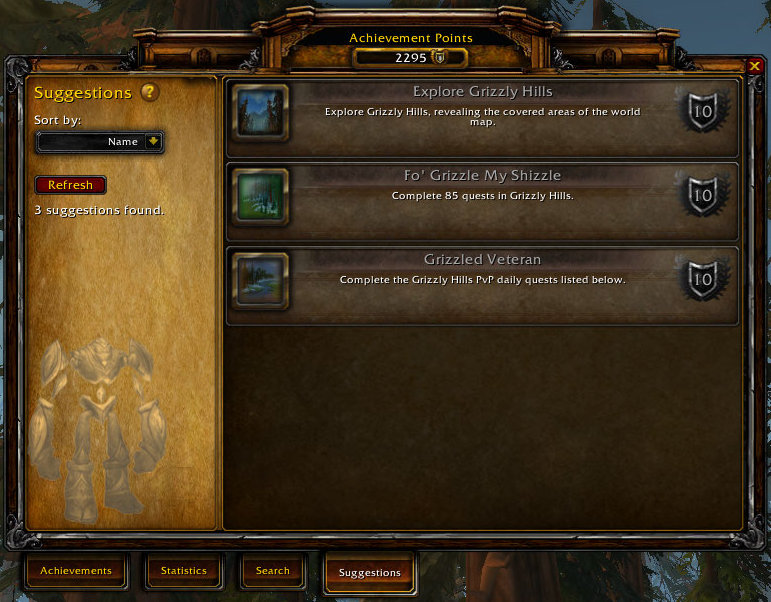Click the Grizzled Veteran achievement icon
This screenshot has height=602, width=771.
tap(261, 280)
